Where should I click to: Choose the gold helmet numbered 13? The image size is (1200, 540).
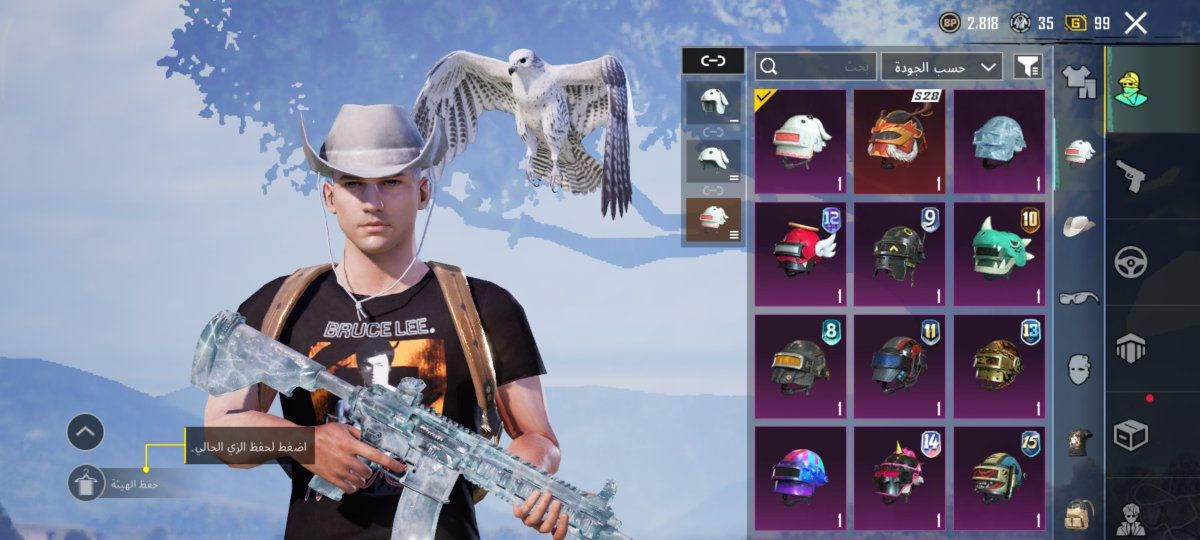tap(999, 367)
